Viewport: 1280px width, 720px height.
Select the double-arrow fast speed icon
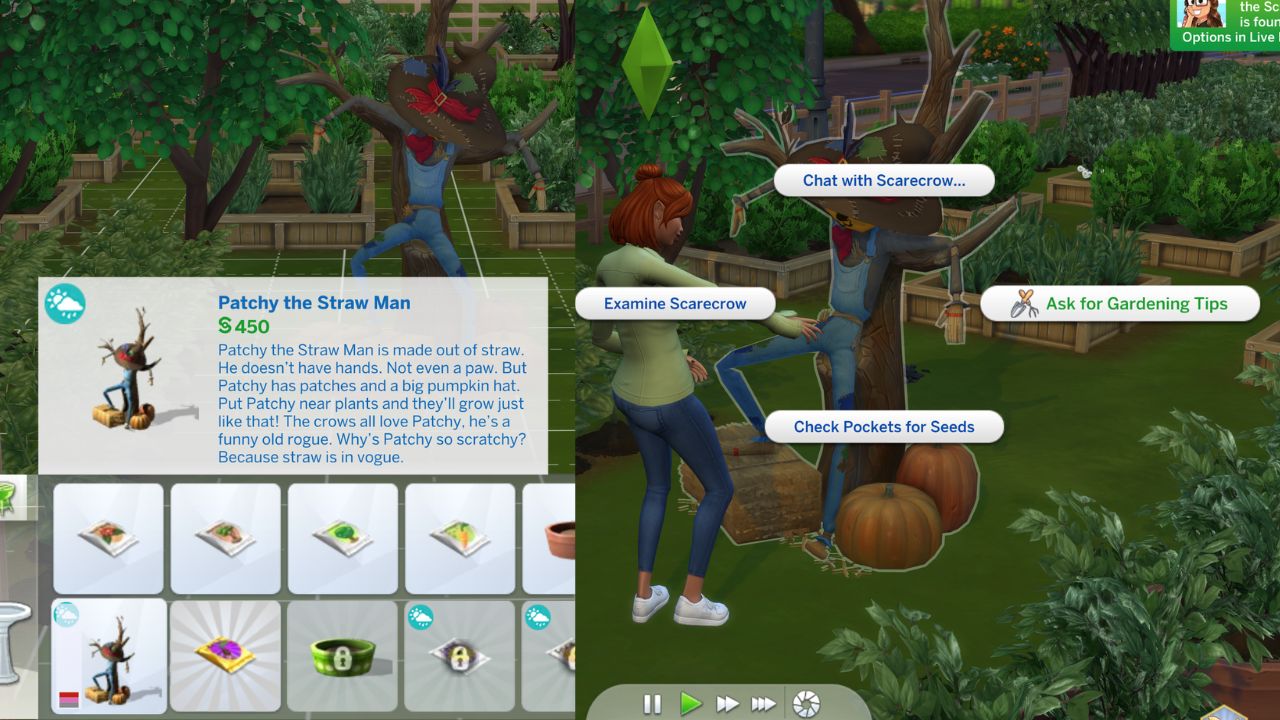[727, 704]
